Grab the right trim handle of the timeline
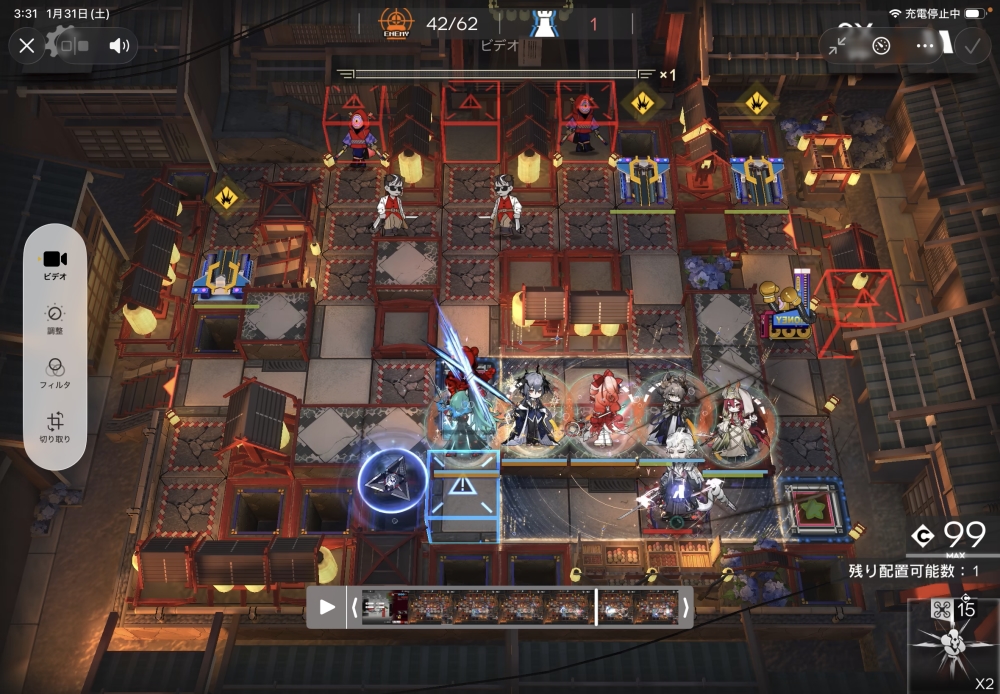 (685, 607)
